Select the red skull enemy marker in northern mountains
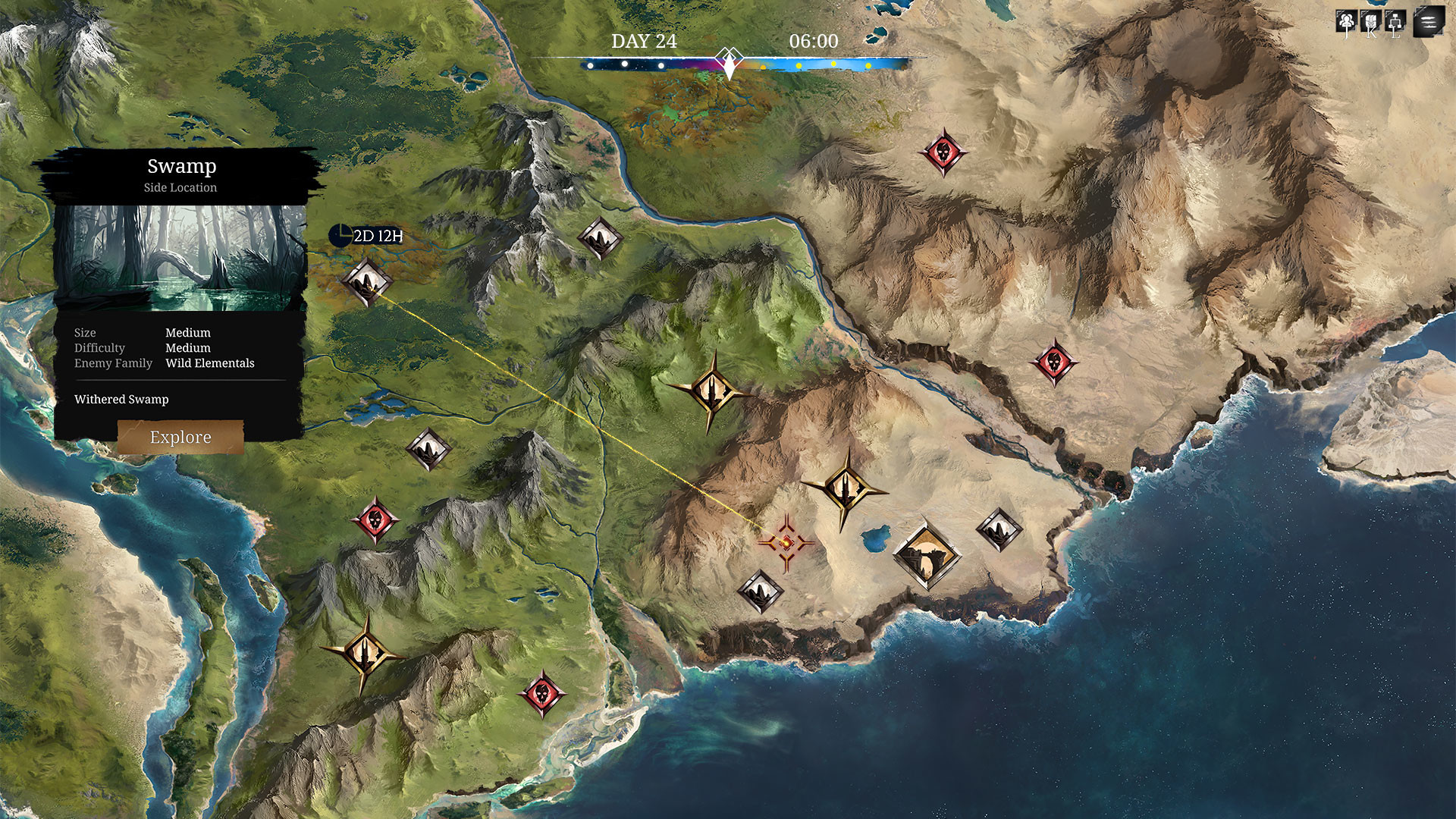This screenshot has height=819, width=1456. click(x=943, y=152)
